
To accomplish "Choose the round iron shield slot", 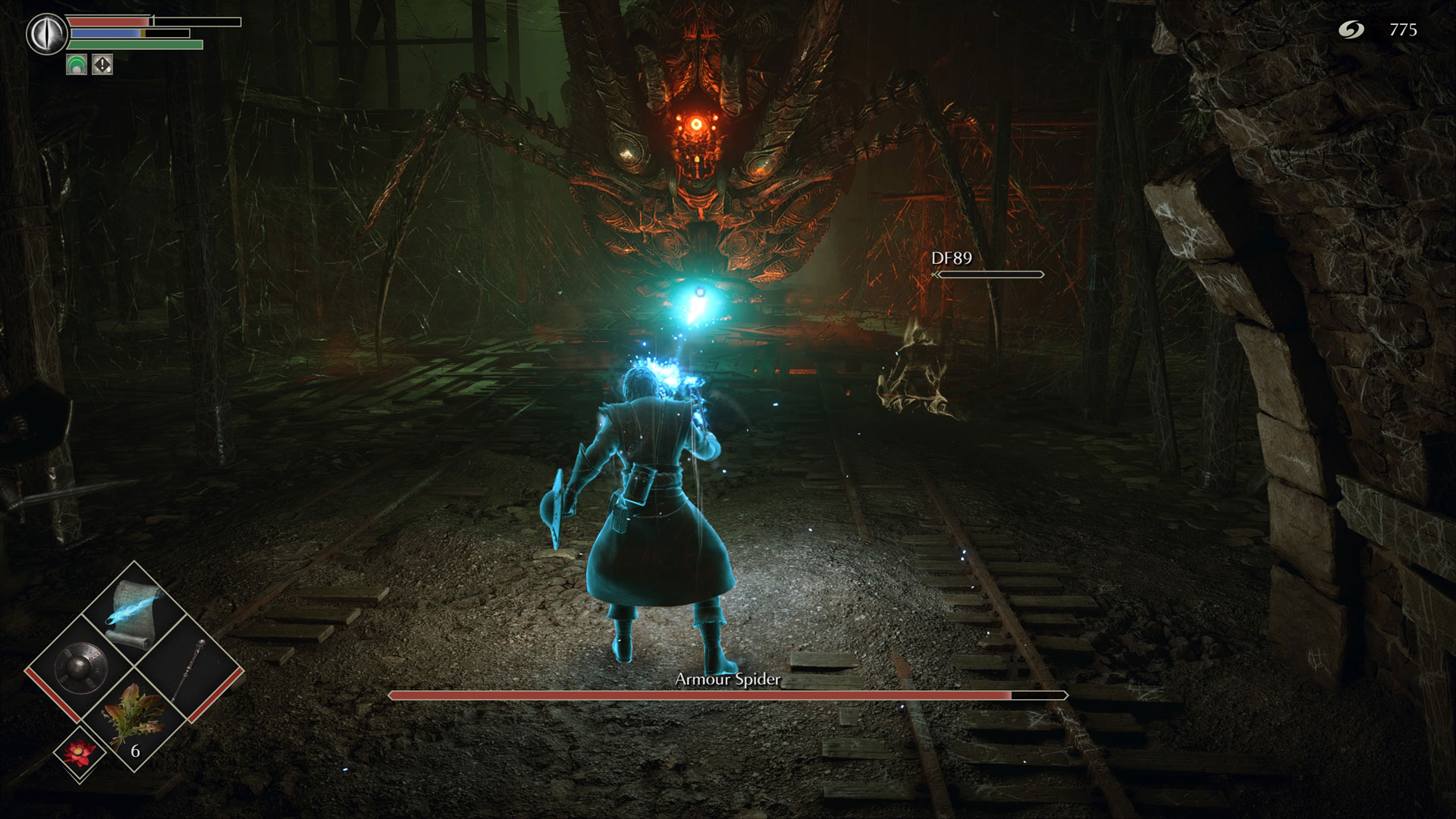I will pos(80,668).
